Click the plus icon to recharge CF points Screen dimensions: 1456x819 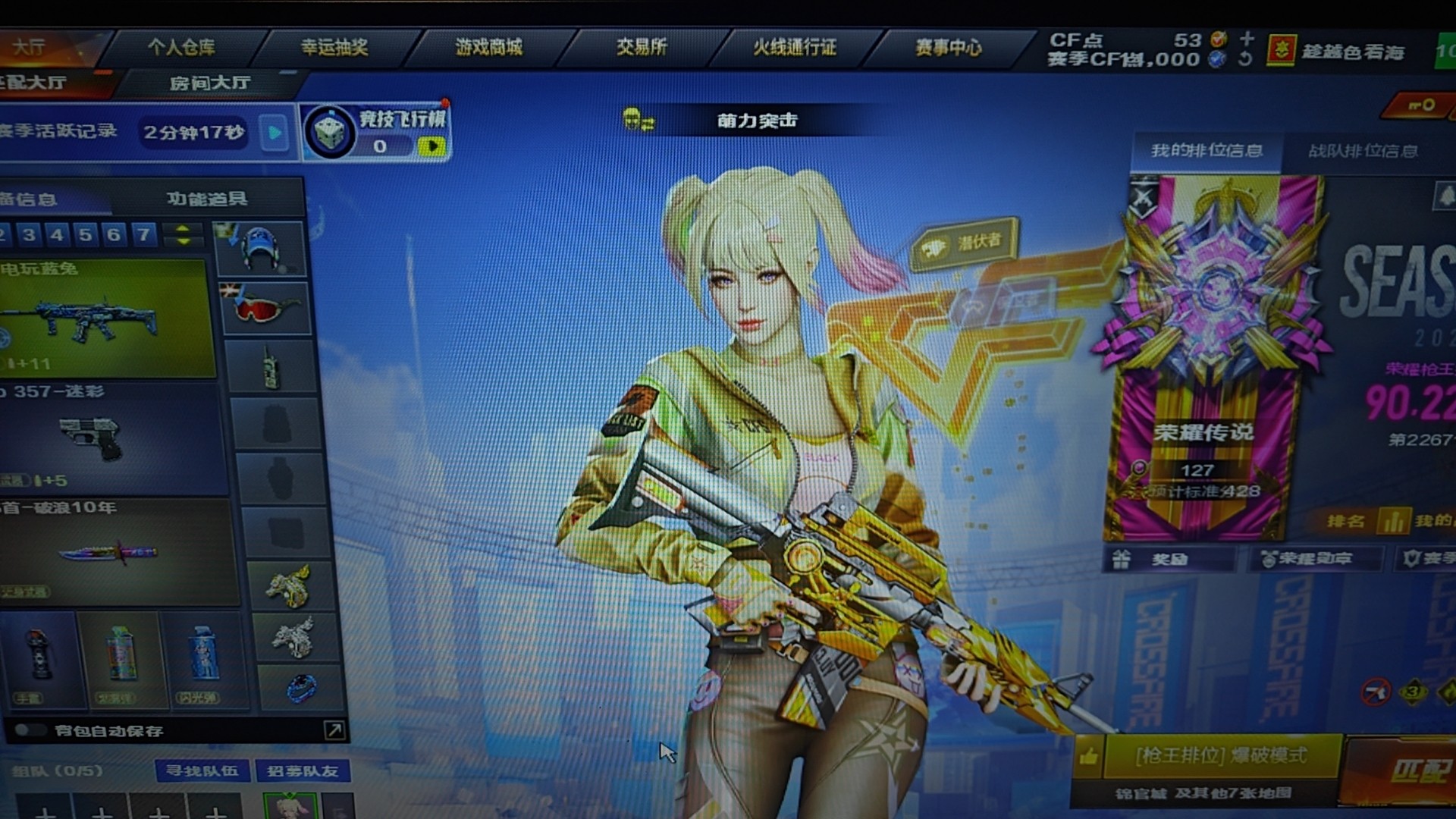[x=1247, y=39]
